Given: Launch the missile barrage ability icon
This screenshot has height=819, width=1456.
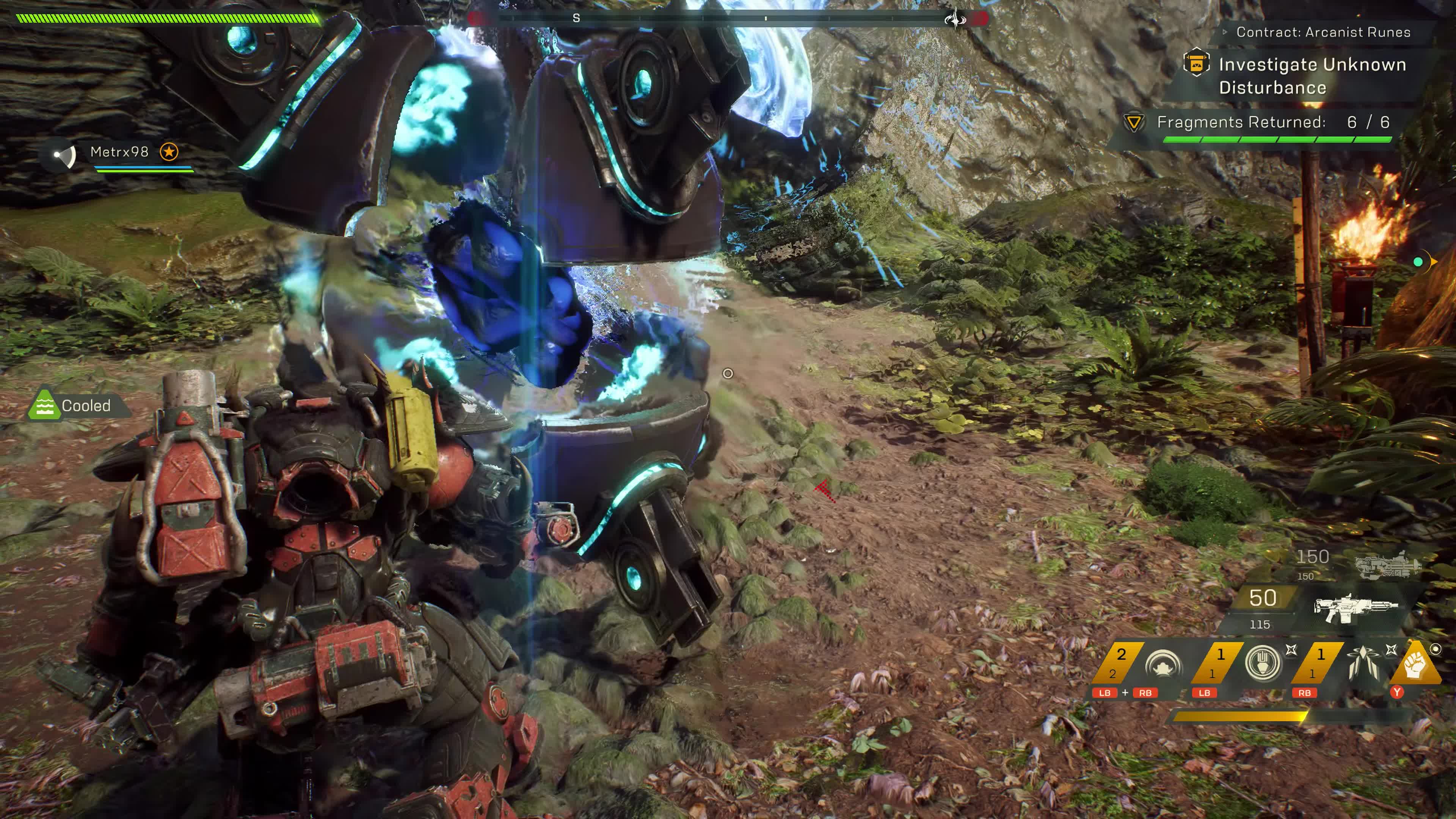Looking at the screenshot, I should [x=1363, y=662].
